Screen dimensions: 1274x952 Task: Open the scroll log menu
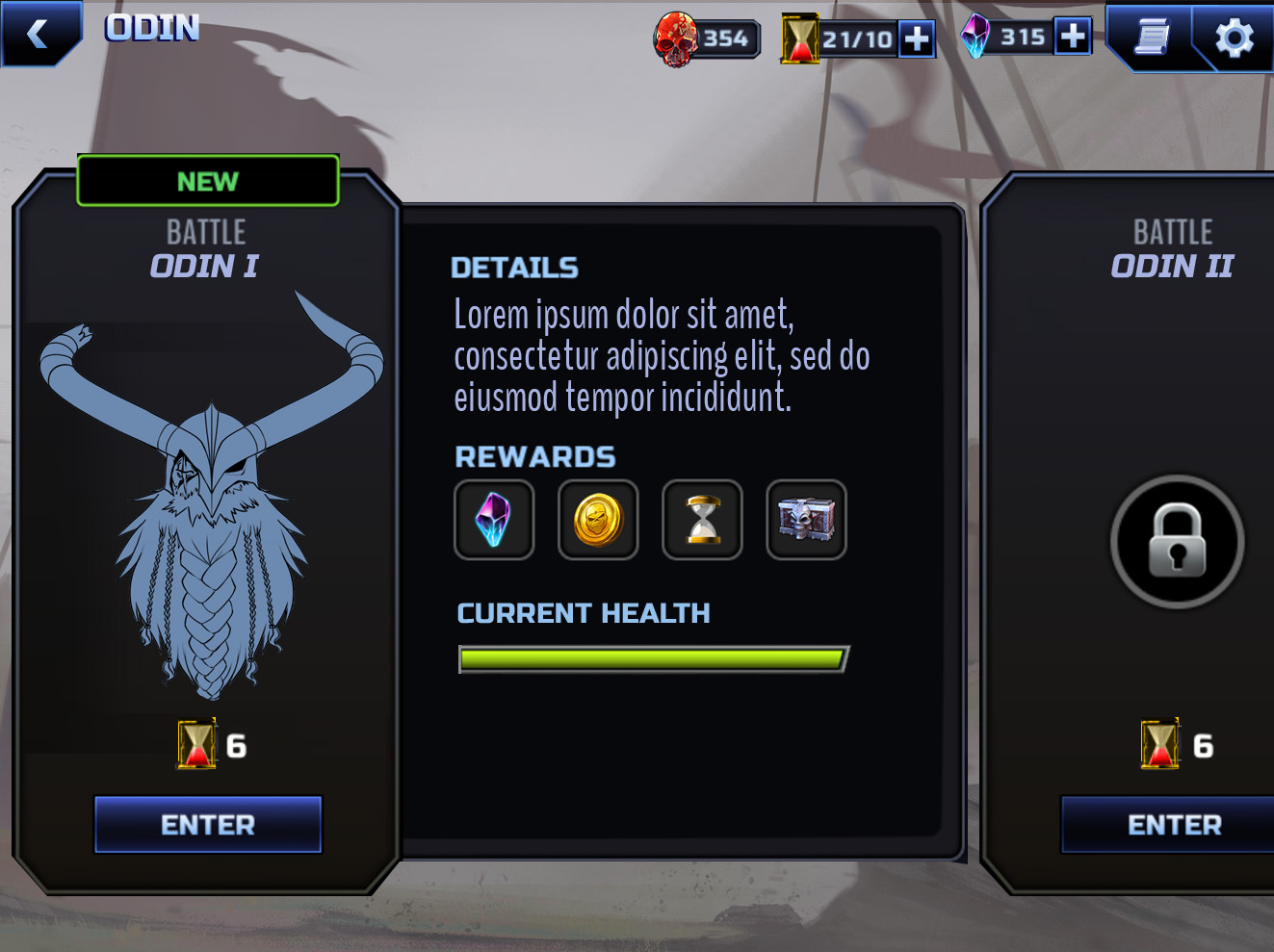pos(1152,38)
